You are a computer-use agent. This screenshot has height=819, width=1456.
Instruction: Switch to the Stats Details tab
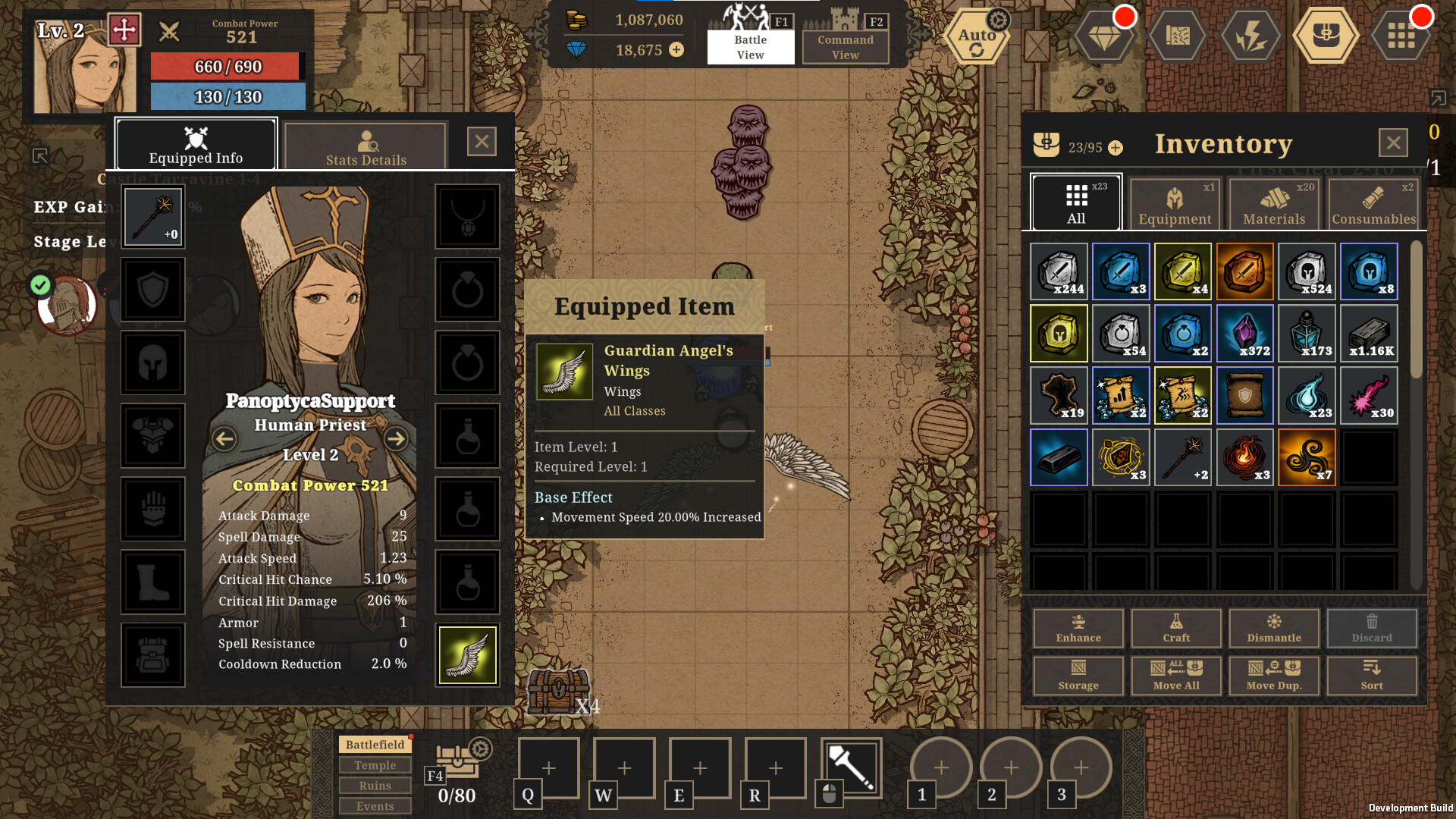366,146
